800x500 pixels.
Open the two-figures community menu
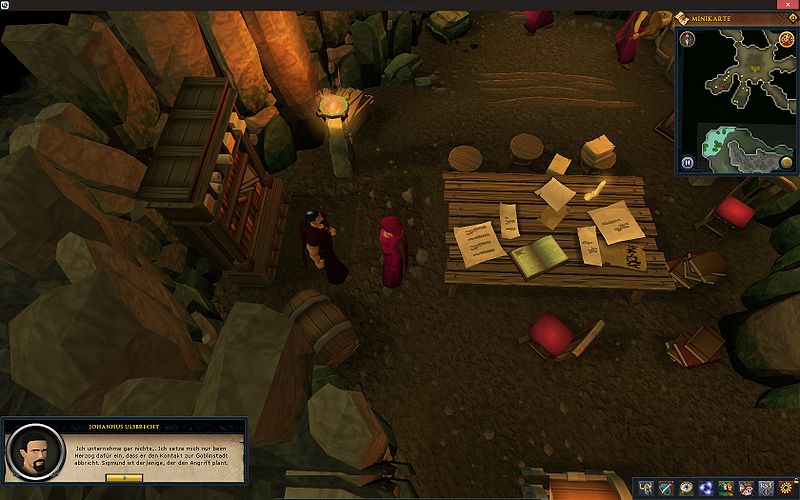tap(725, 488)
